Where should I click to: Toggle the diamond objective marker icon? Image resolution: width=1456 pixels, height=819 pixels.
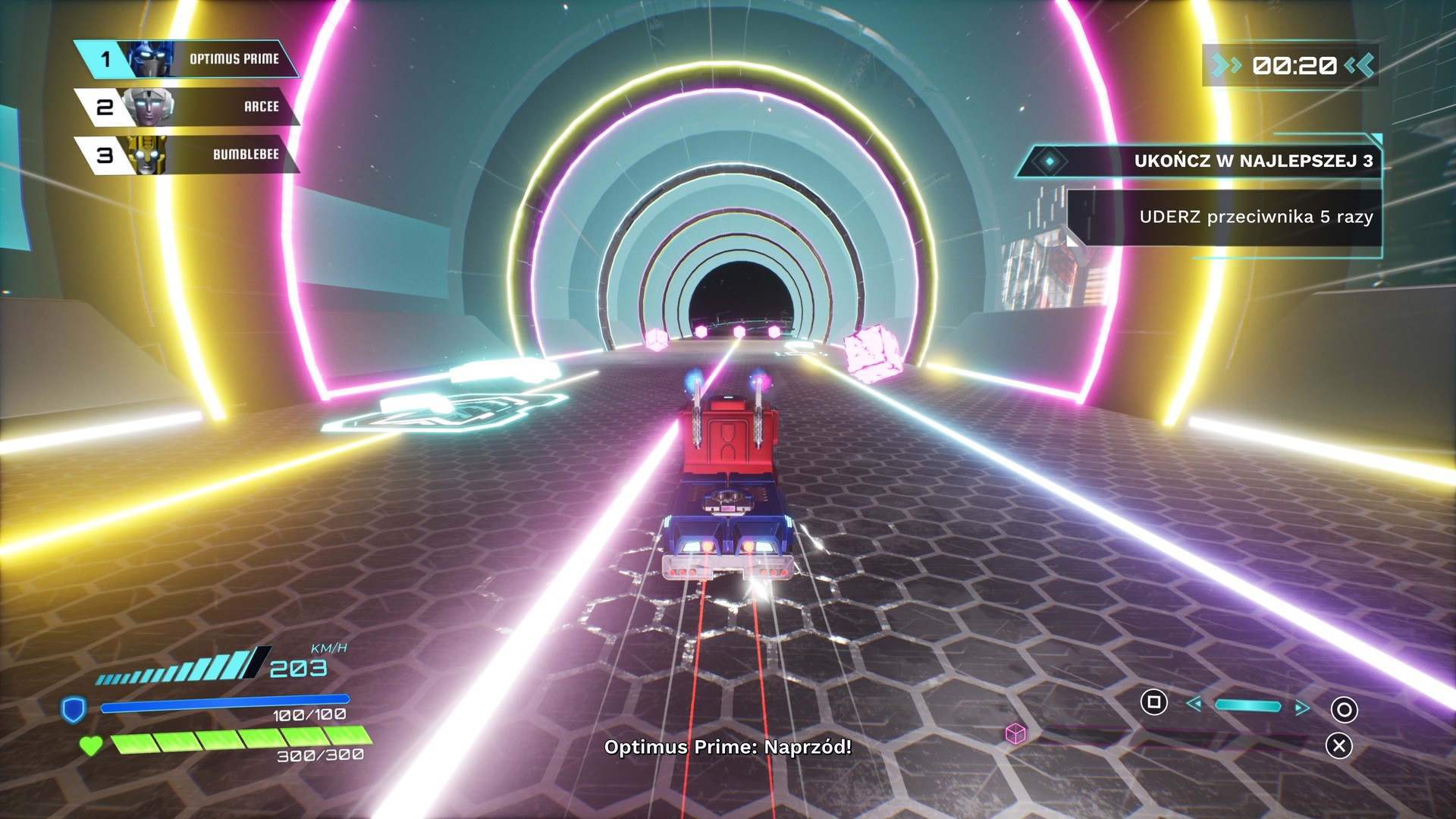pyautogui.click(x=1049, y=161)
